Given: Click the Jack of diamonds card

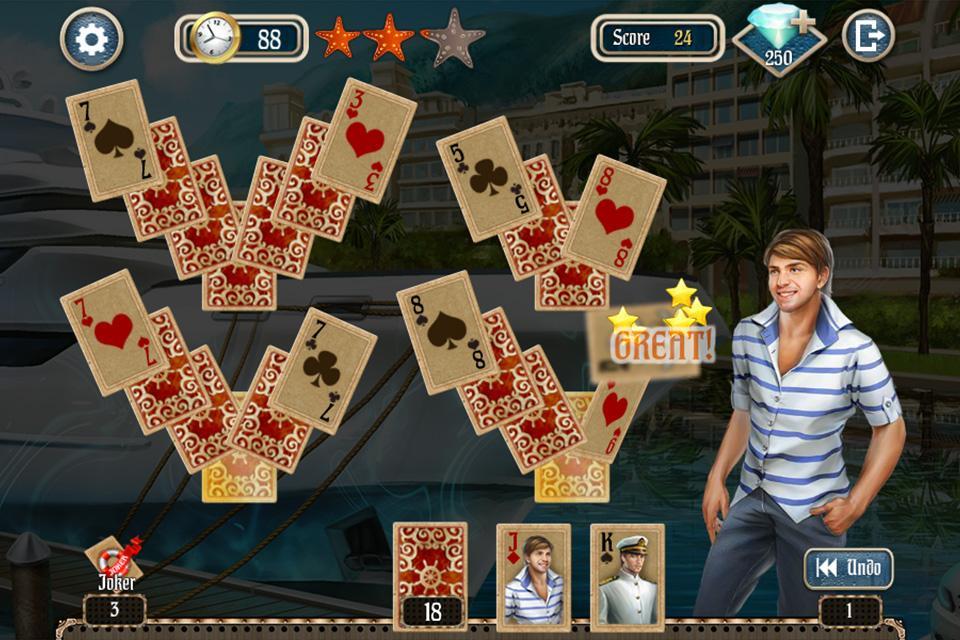Looking at the screenshot, I should coord(533,577).
